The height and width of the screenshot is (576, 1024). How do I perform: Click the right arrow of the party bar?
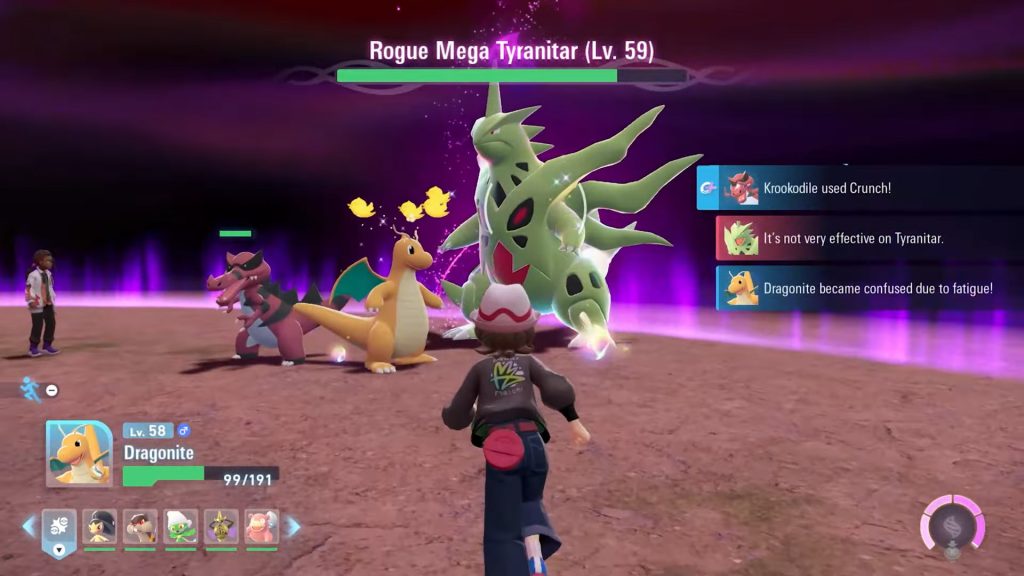[x=293, y=526]
